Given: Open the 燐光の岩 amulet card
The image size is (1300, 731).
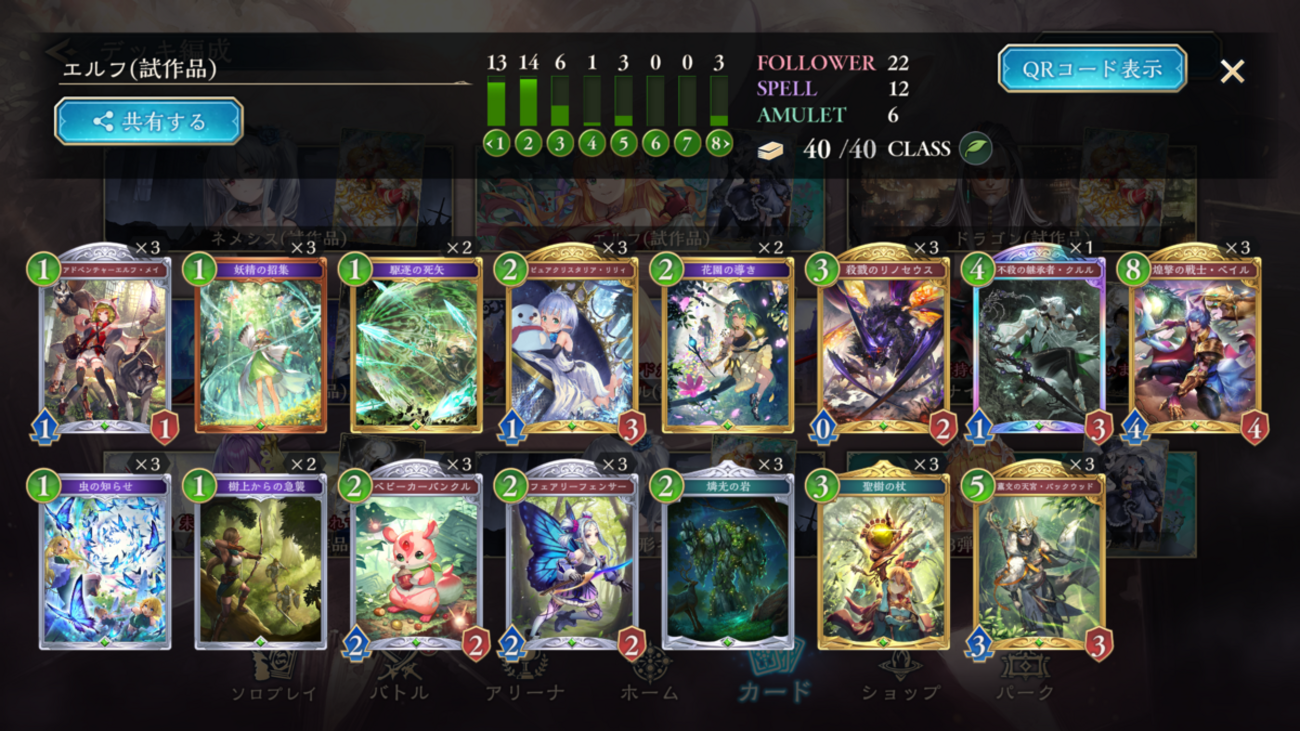Looking at the screenshot, I should (x=728, y=562).
